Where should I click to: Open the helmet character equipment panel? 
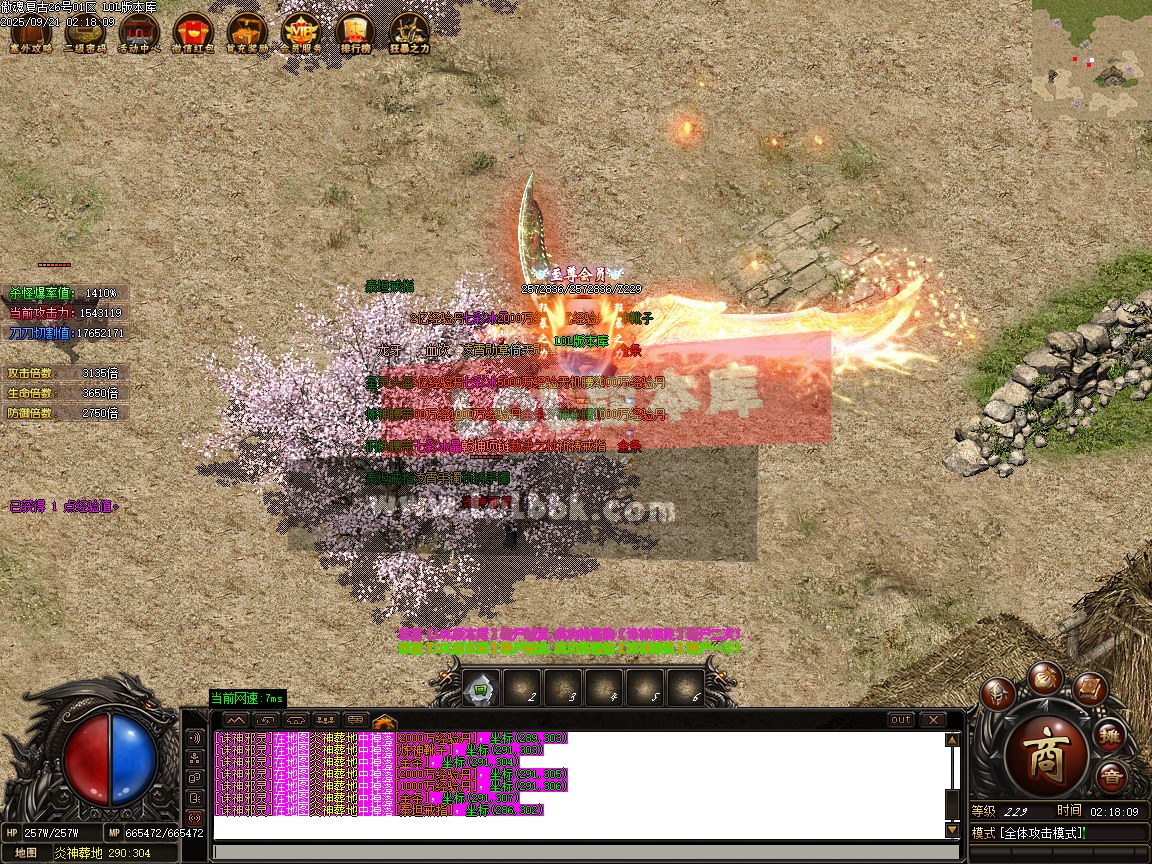(x=997, y=693)
